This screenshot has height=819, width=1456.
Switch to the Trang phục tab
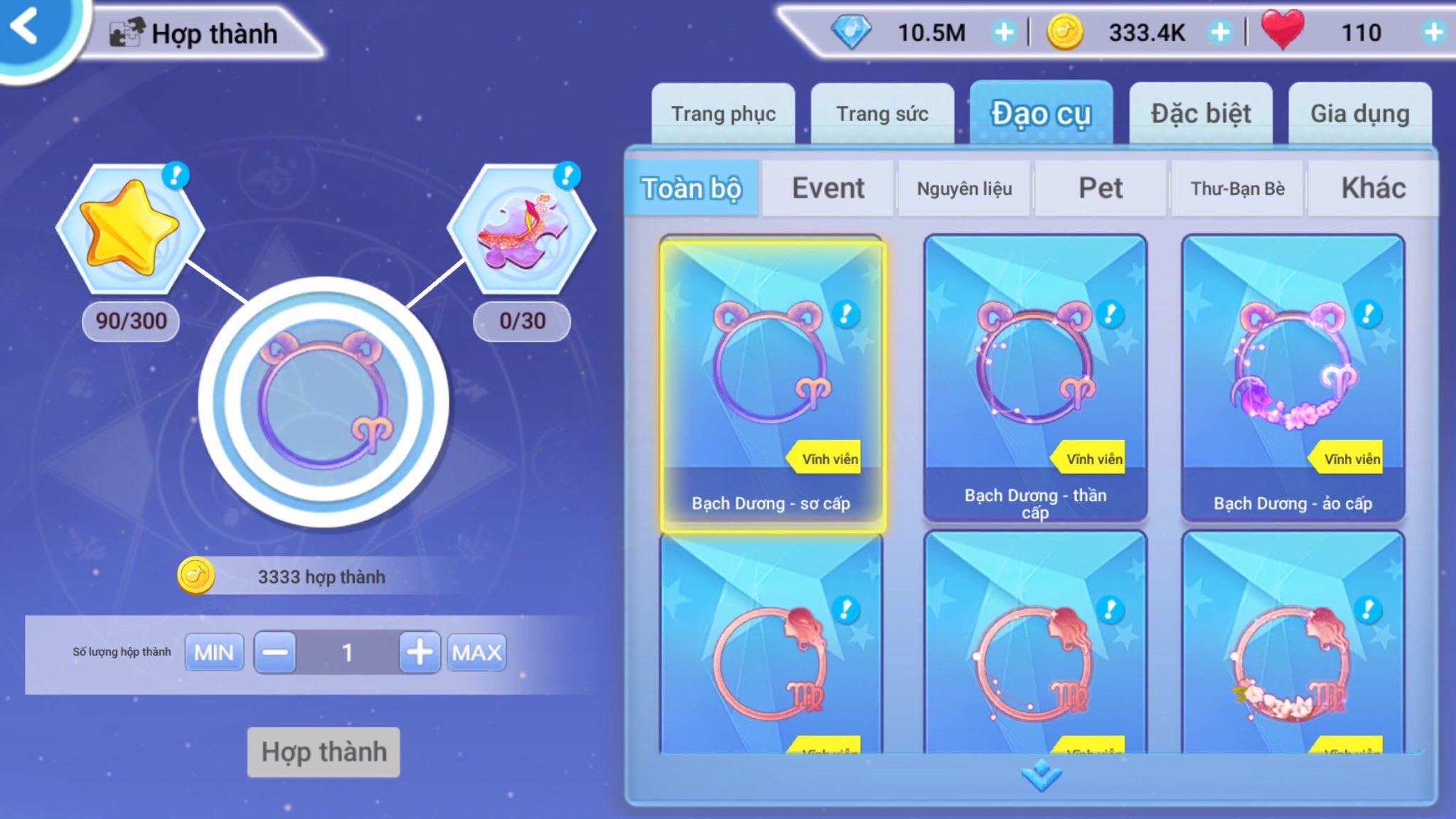pos(723,114)
